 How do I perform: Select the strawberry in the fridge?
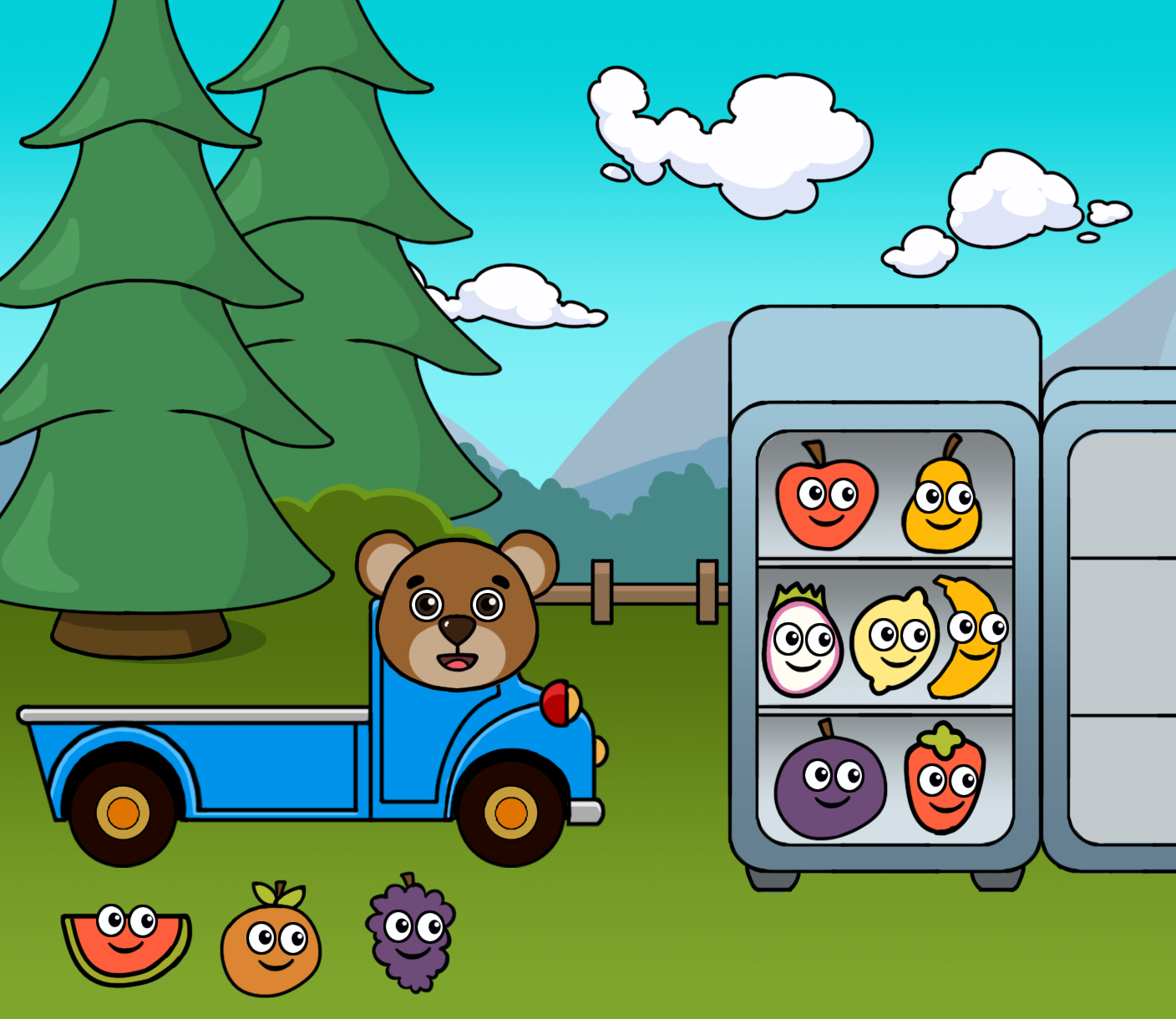tap(944, 781)
